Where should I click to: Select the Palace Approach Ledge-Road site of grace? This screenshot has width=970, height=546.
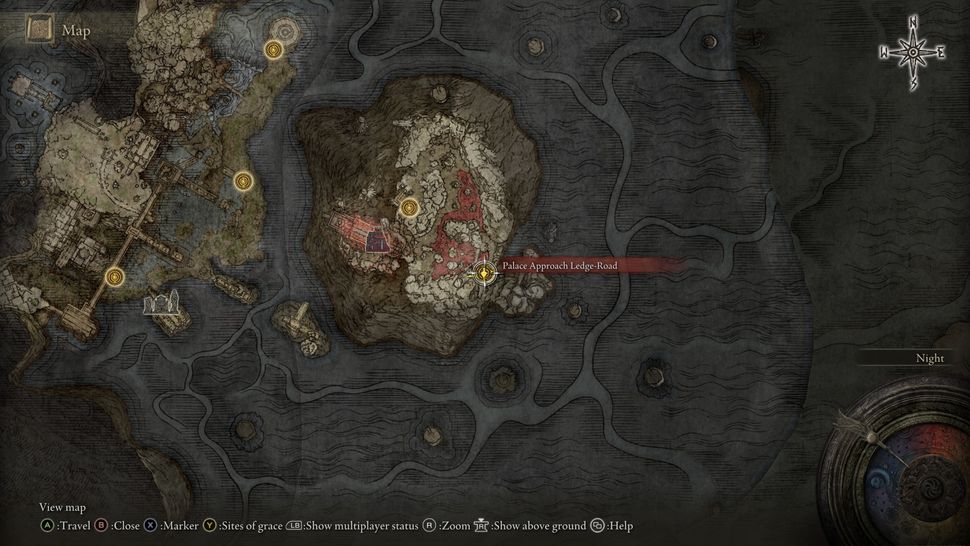pos(485,271)
